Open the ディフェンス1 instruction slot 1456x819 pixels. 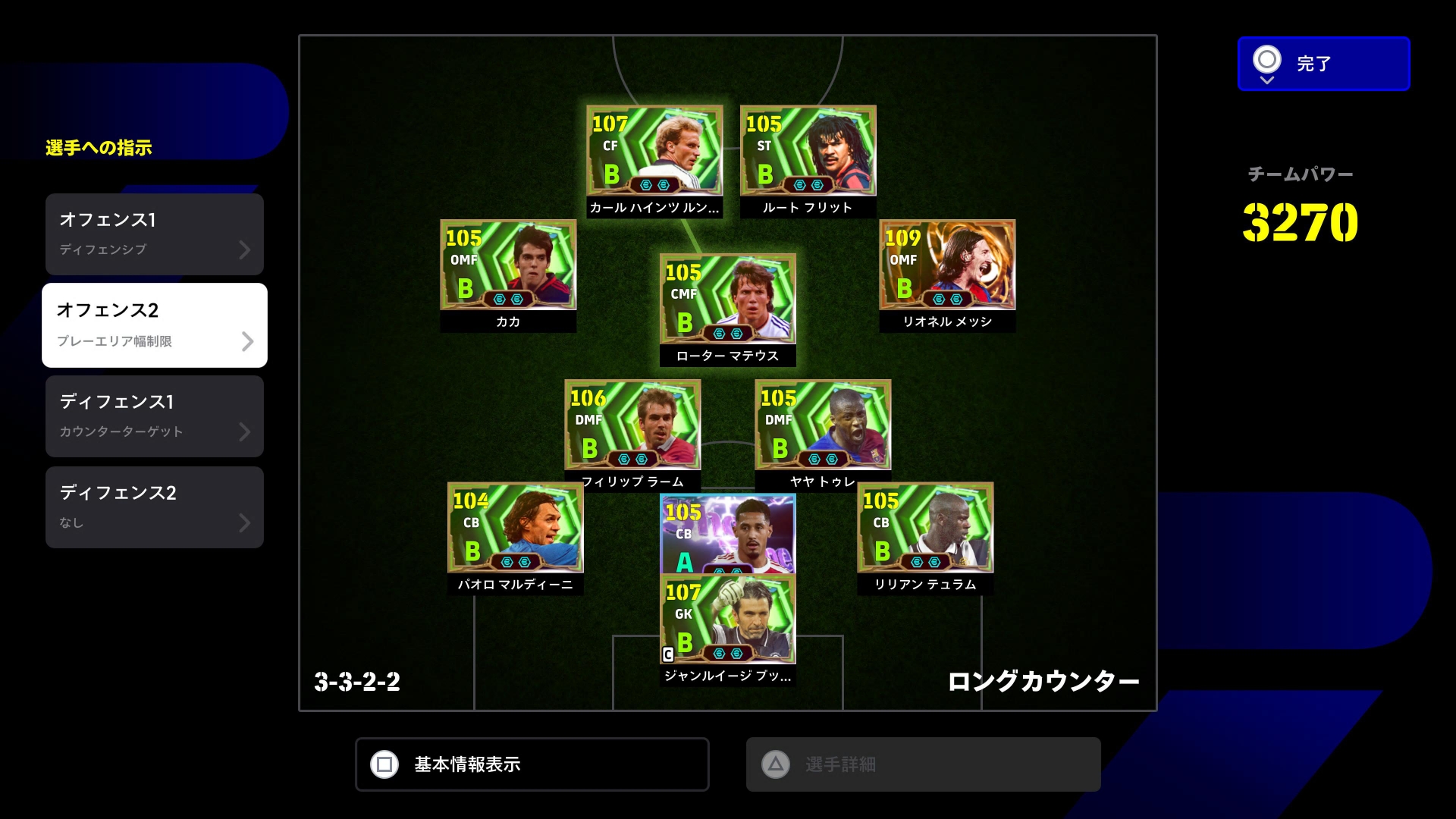coord(155,416)
